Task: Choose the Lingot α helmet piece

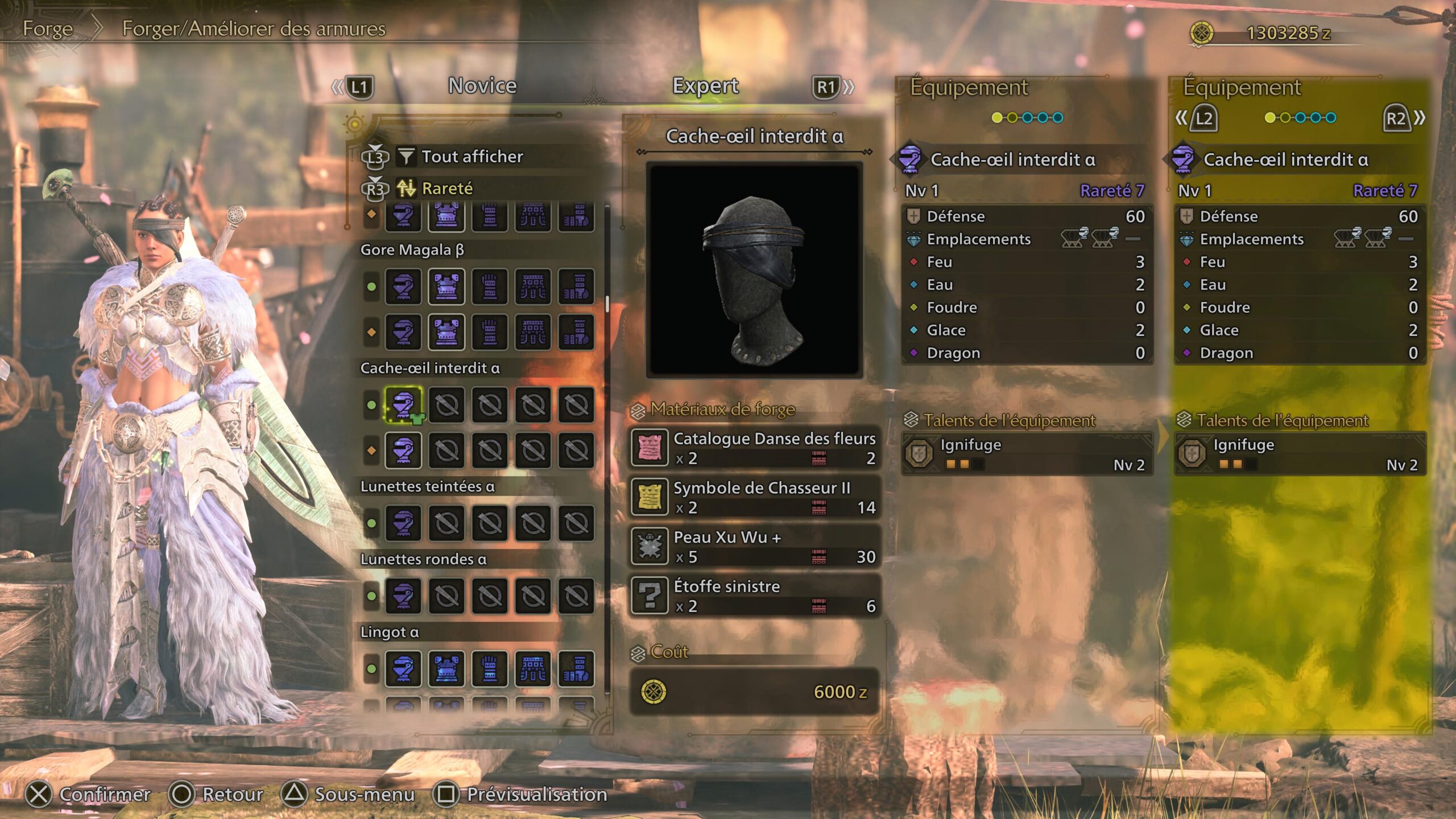Action: [x=403, y=668]
